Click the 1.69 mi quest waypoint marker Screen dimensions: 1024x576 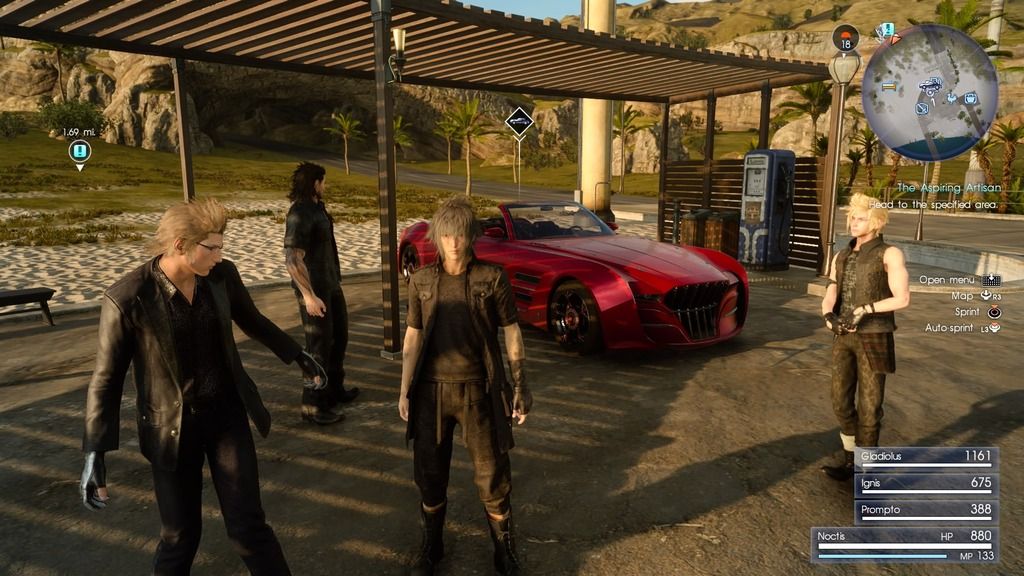[80, 151]
